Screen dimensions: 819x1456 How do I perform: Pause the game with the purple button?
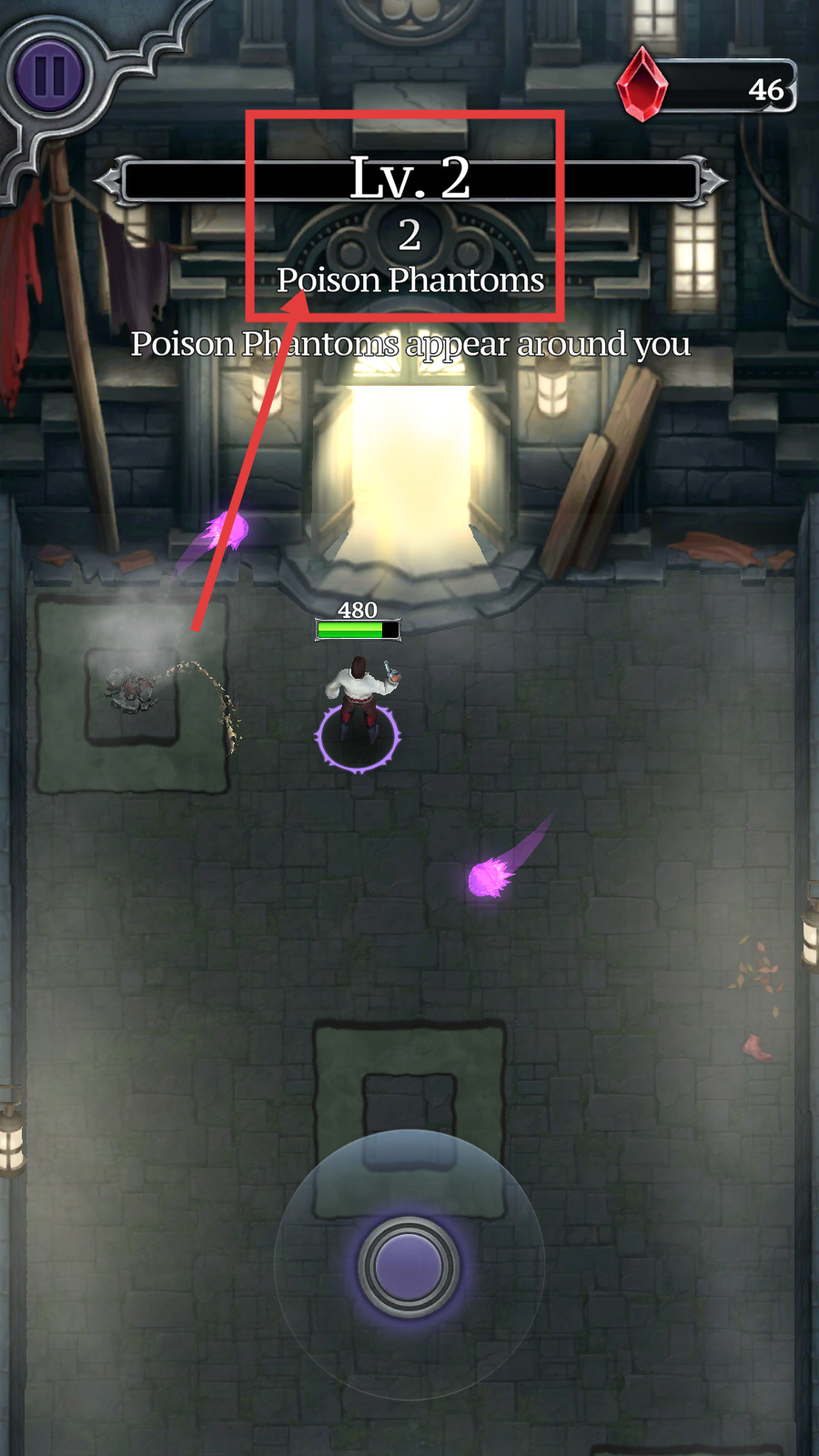point(49,76)
